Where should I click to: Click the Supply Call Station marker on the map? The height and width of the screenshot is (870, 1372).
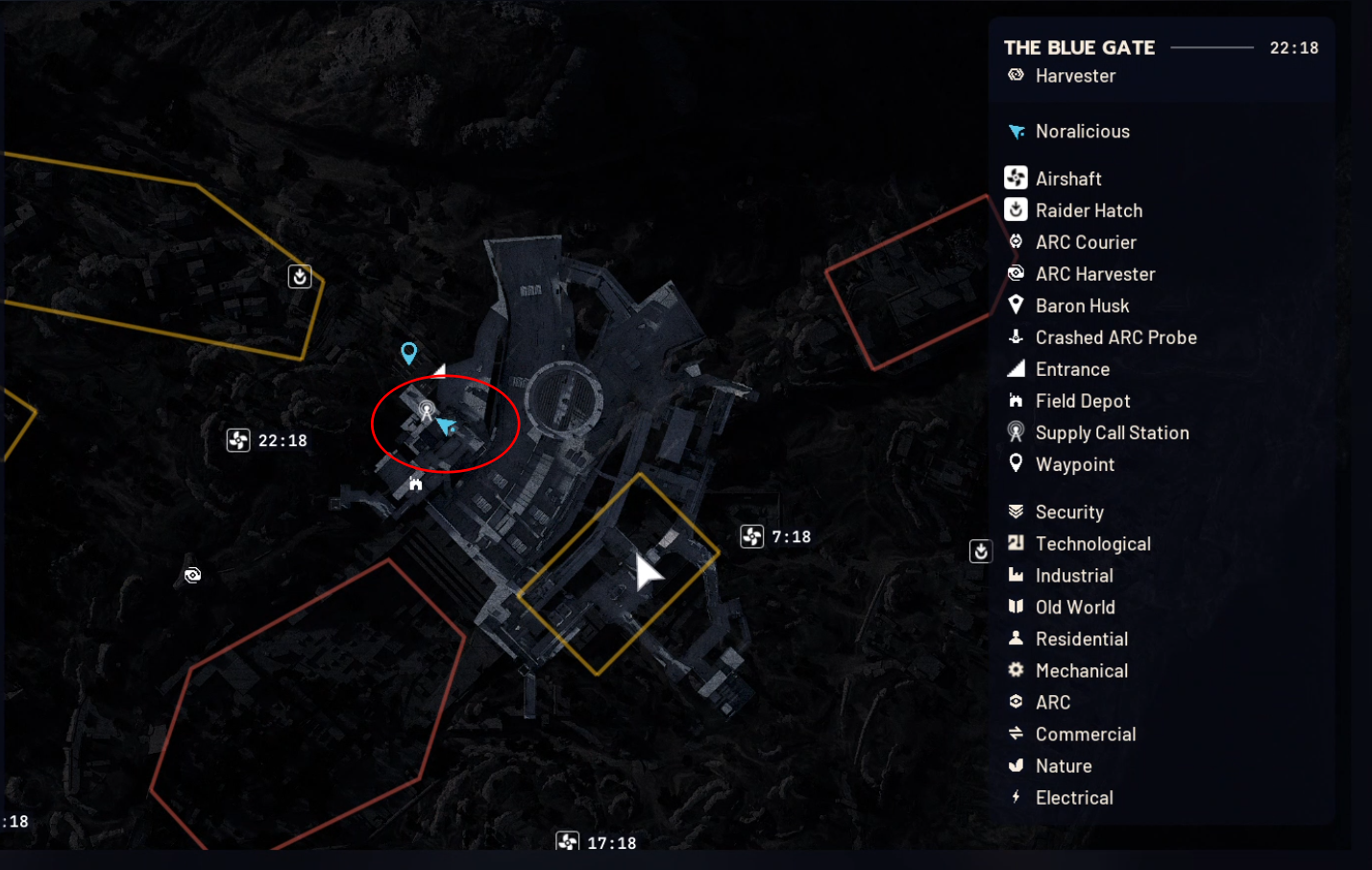[x=426, y=410]
